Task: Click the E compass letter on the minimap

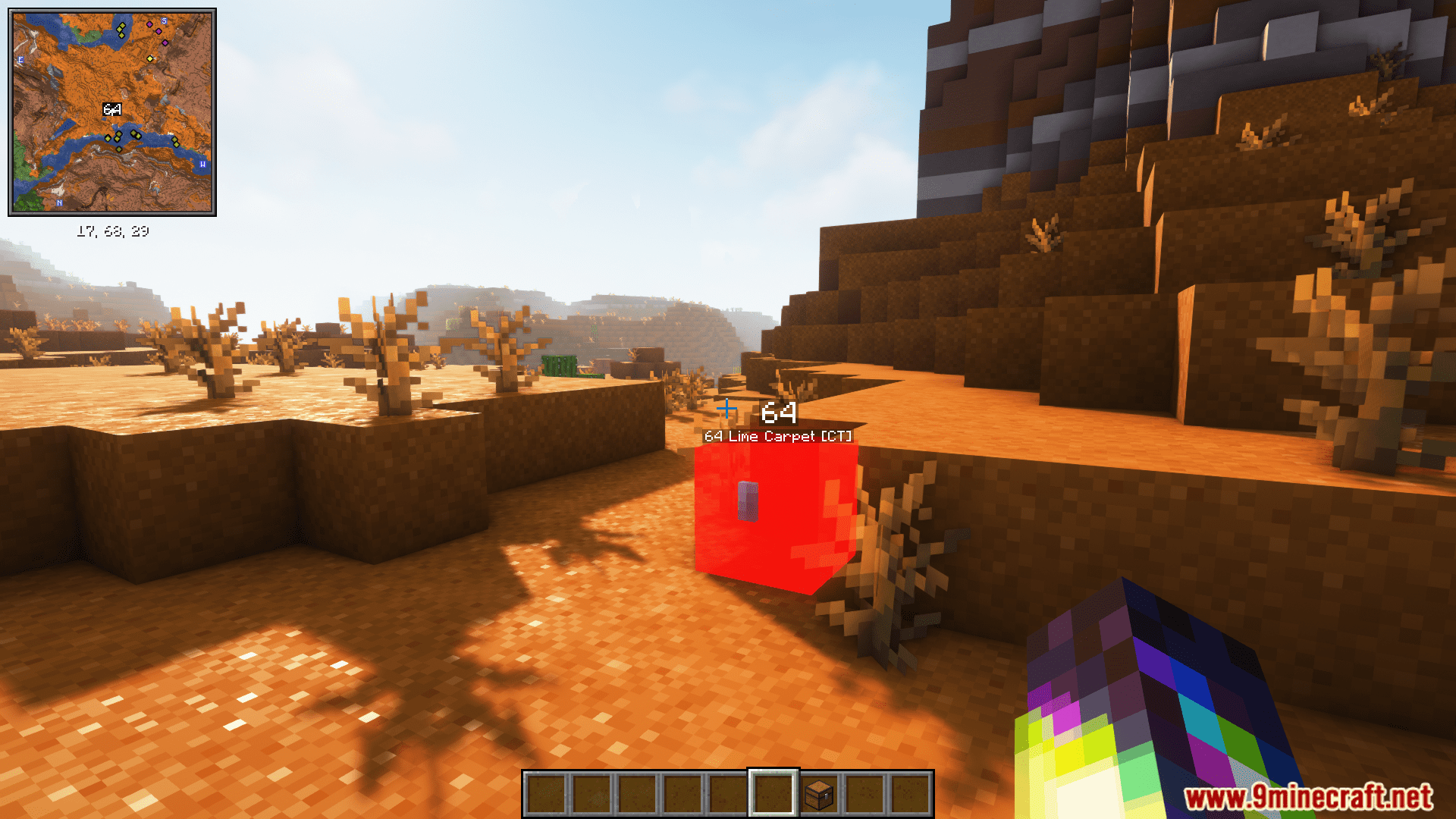Action: click(20, 59)
